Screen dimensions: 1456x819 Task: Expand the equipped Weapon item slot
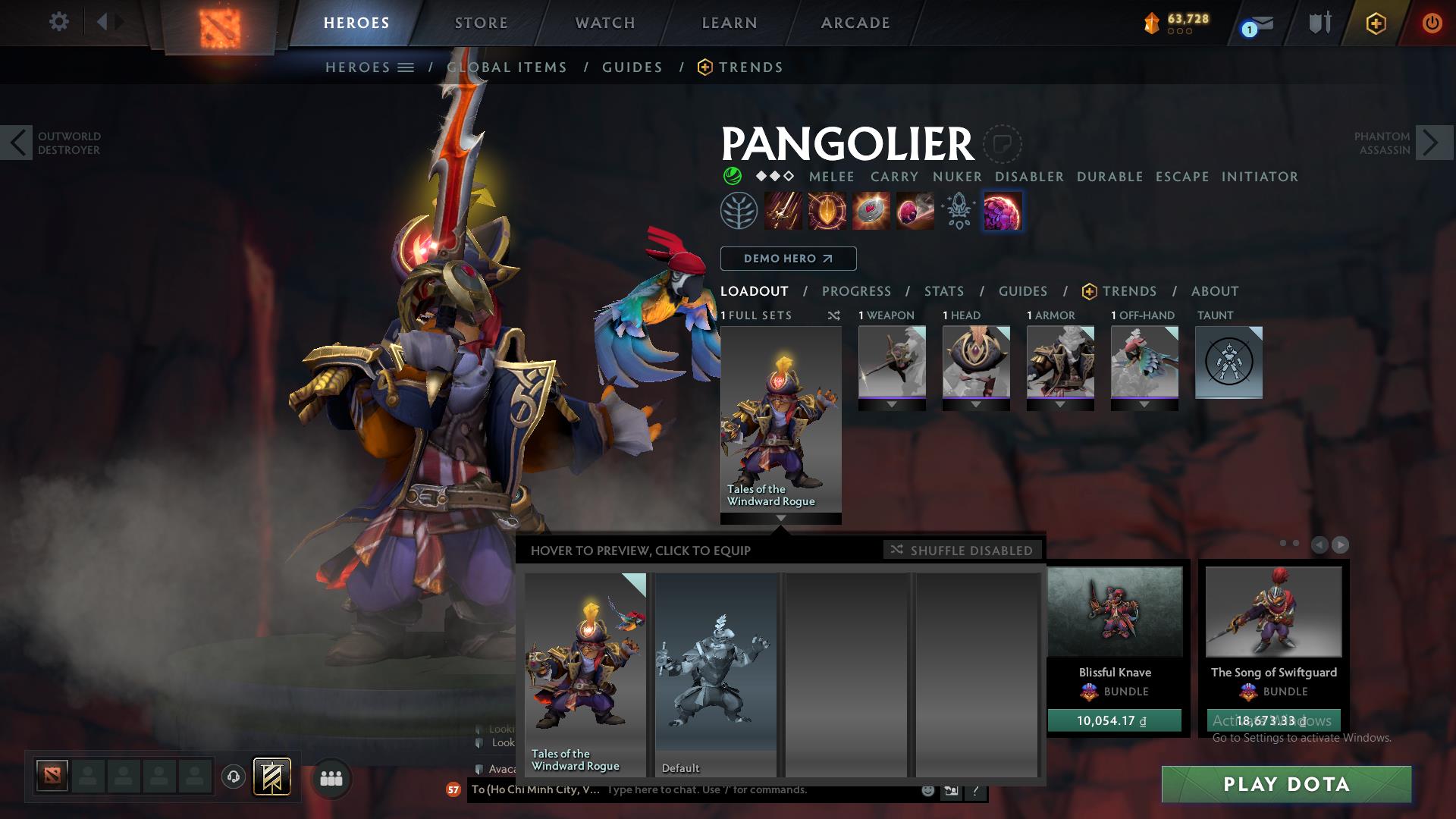coord(892,405)
